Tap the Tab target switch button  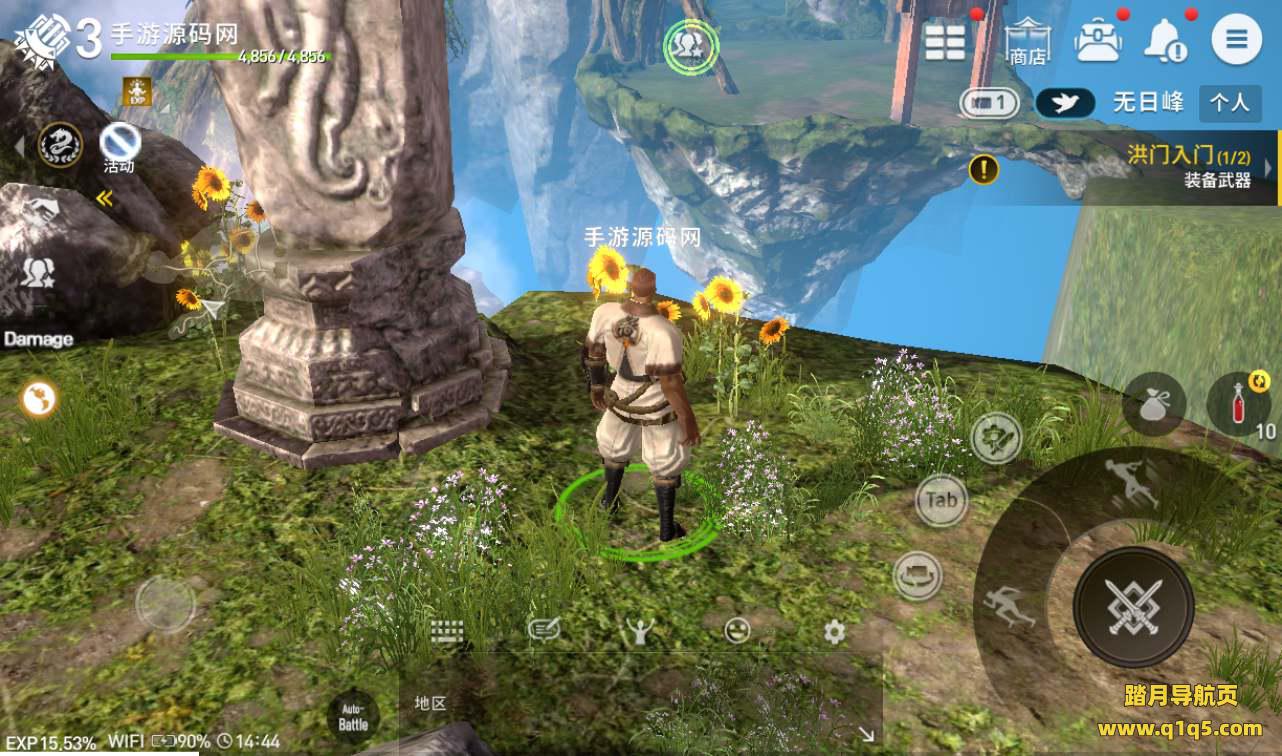click(941, 500)
